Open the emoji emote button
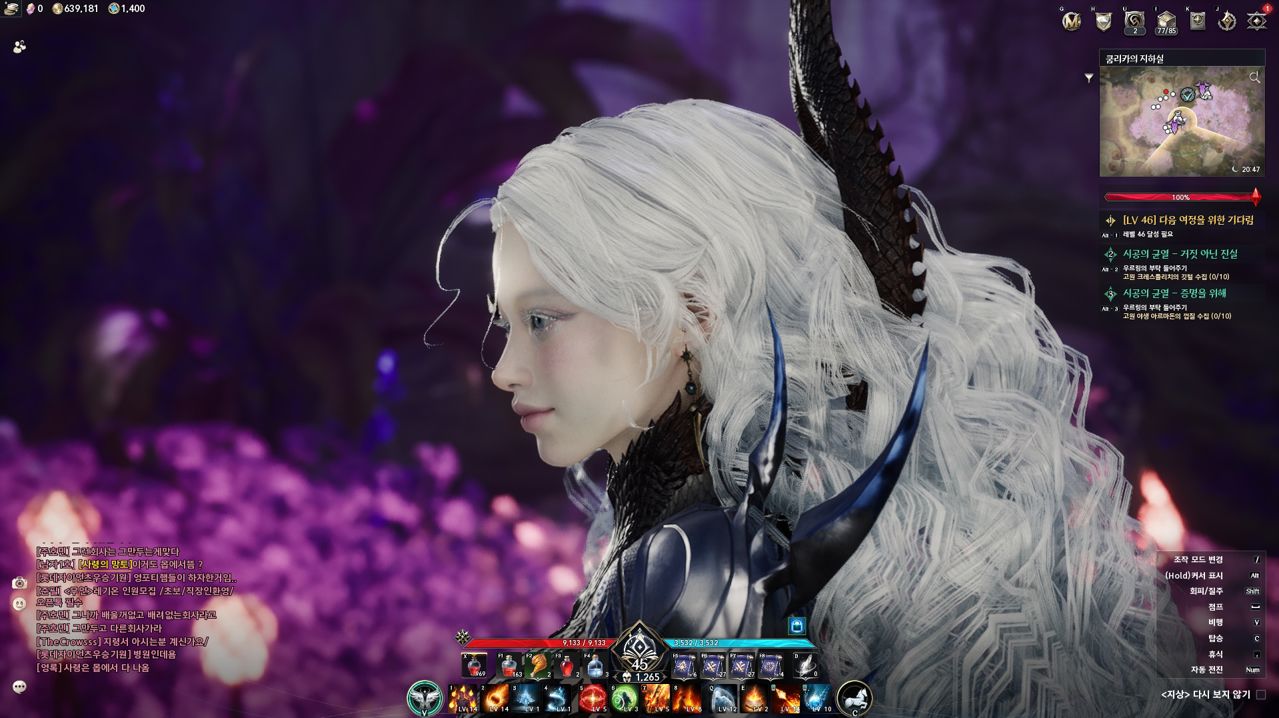Image resolution: width=1279 pixels, height=718 pixels. (x=19, y=604)
